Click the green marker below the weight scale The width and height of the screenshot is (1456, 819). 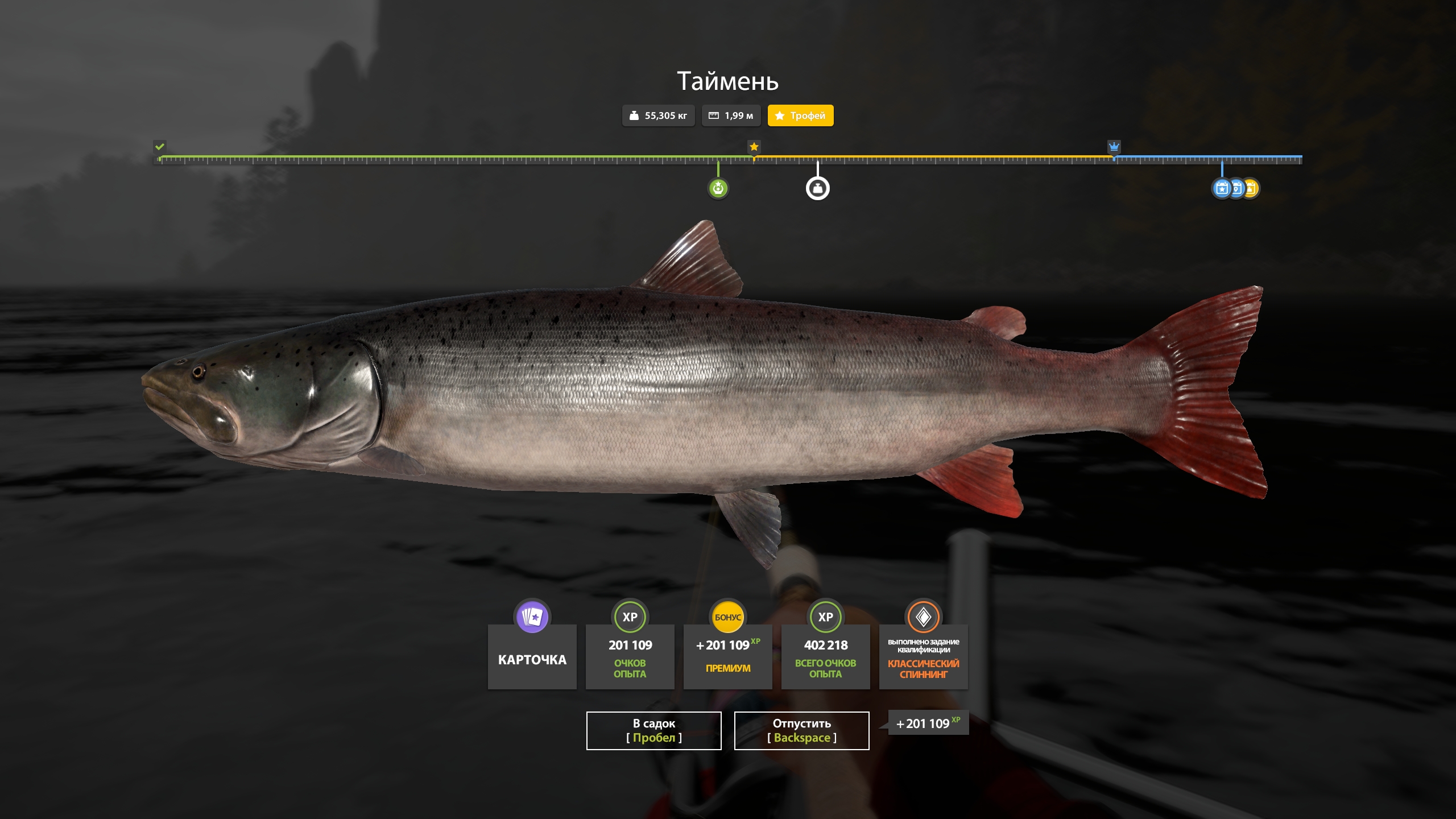[x=718, y=188]
